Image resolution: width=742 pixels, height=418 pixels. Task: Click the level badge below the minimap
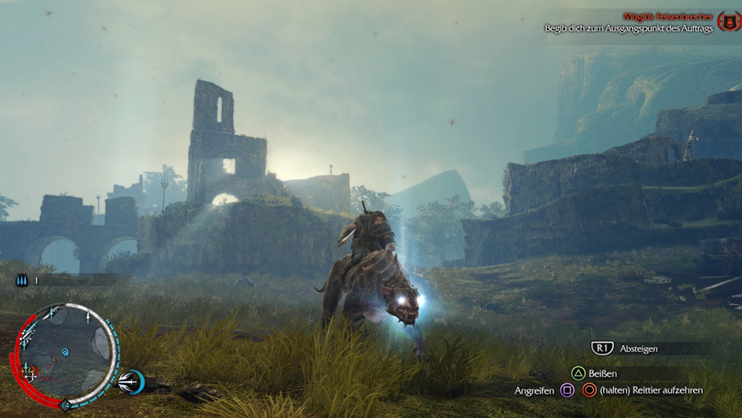point(66,405)
